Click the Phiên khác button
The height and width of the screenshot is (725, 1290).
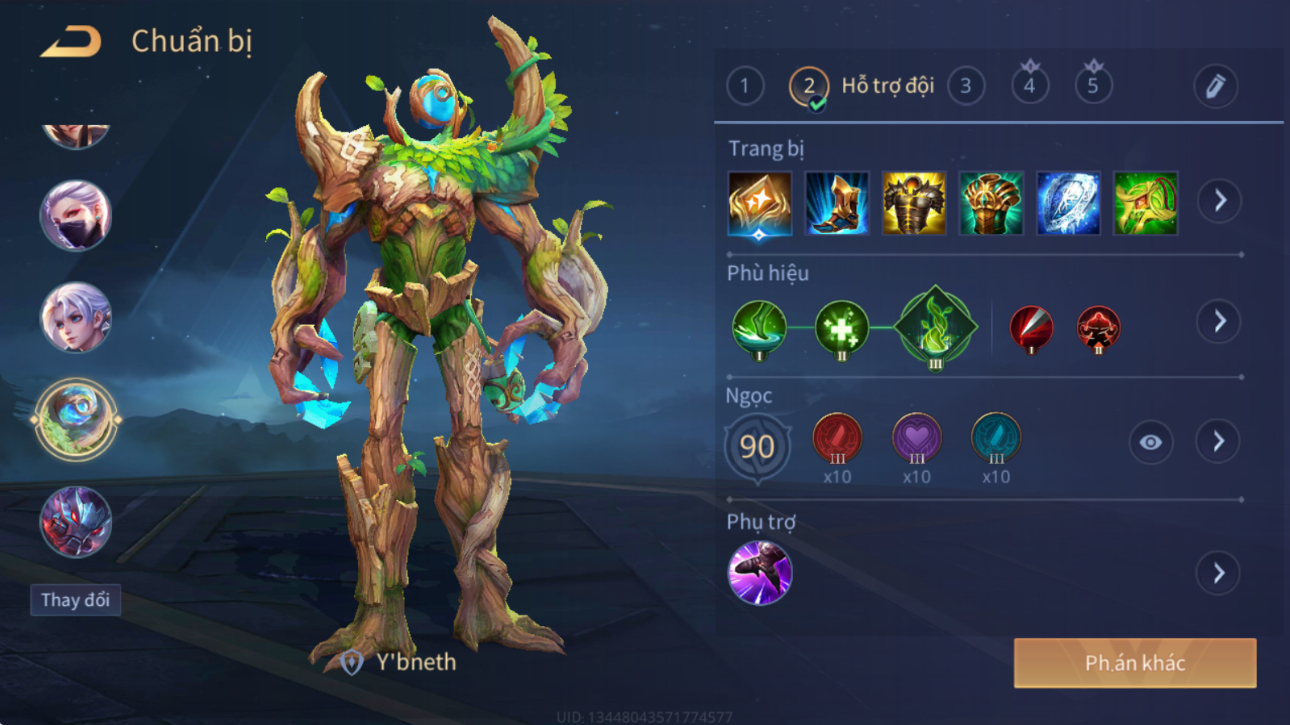click(x=1135, y=663)
